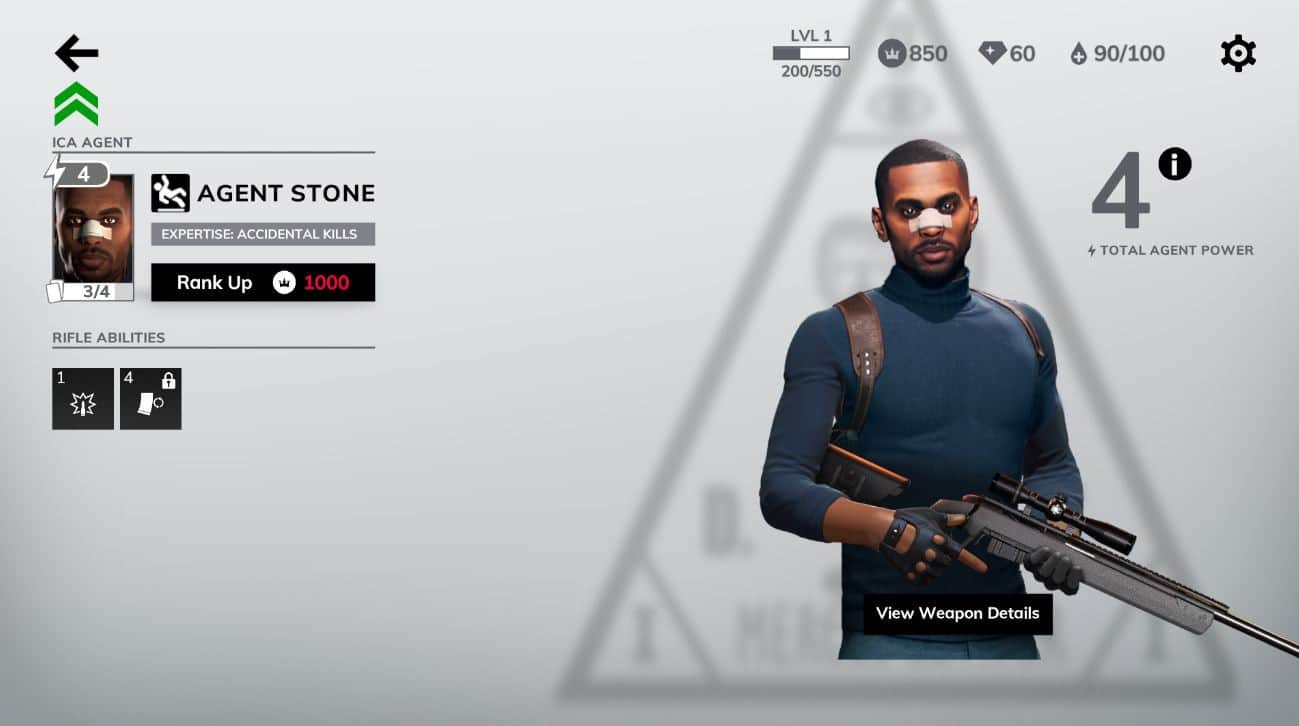Open the diamond currency counter
Image resolution: width=1299 pixels, height=726 pixels.
1006,53
